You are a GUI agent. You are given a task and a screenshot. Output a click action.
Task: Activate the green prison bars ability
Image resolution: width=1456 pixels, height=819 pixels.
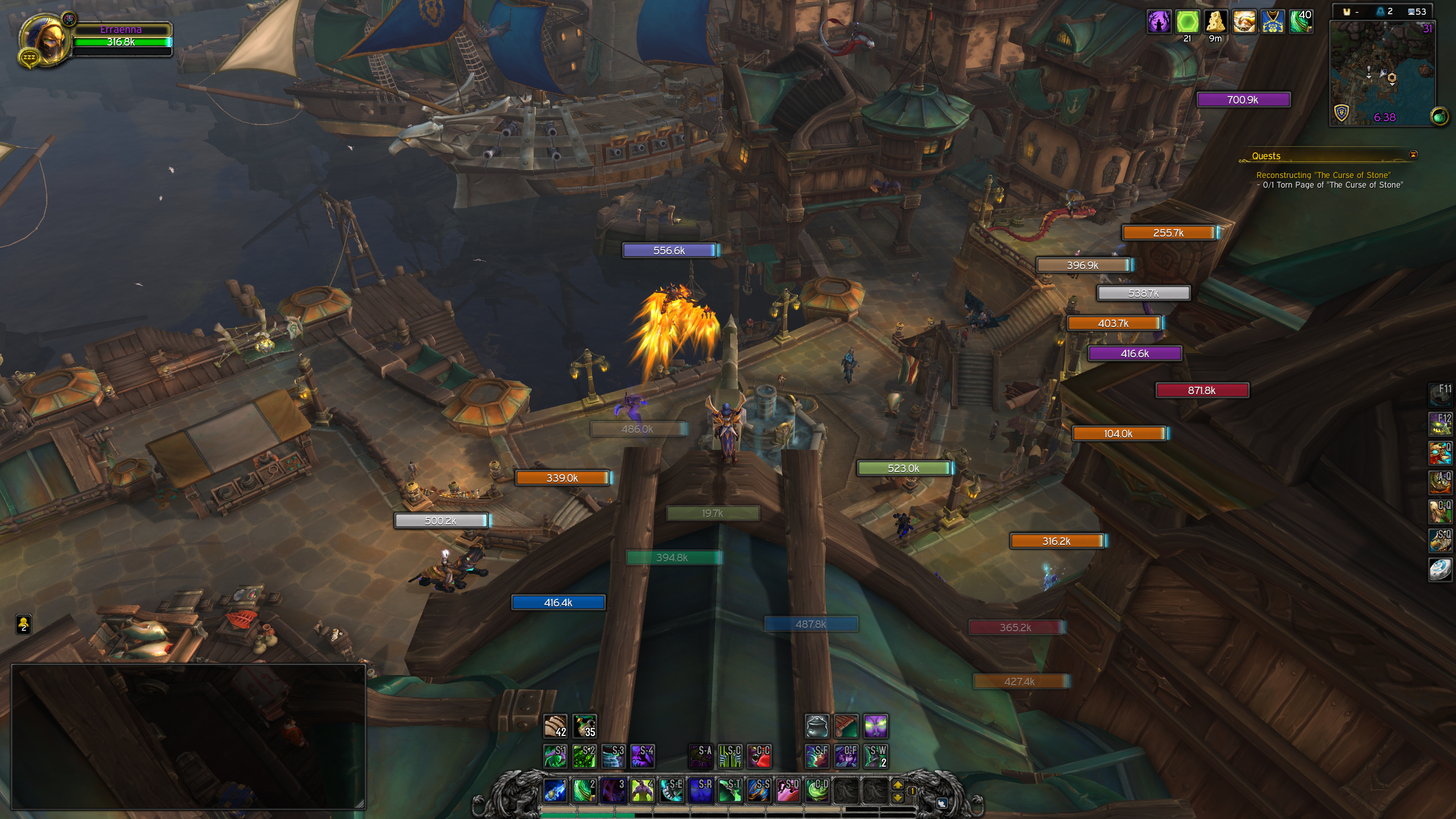pos(730,756)
